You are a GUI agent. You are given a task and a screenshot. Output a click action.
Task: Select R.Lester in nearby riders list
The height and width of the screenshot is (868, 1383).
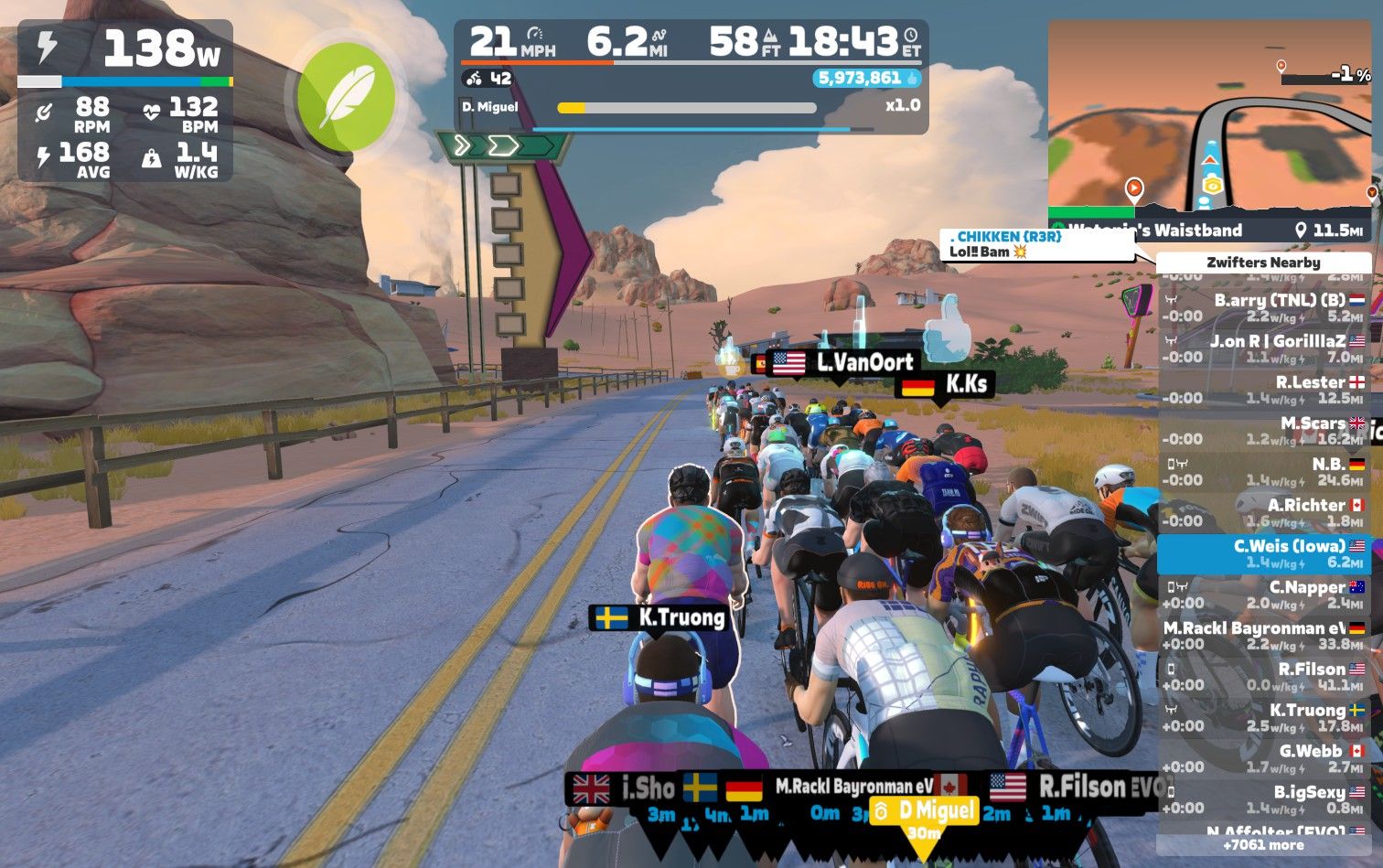coord(1263,390)
